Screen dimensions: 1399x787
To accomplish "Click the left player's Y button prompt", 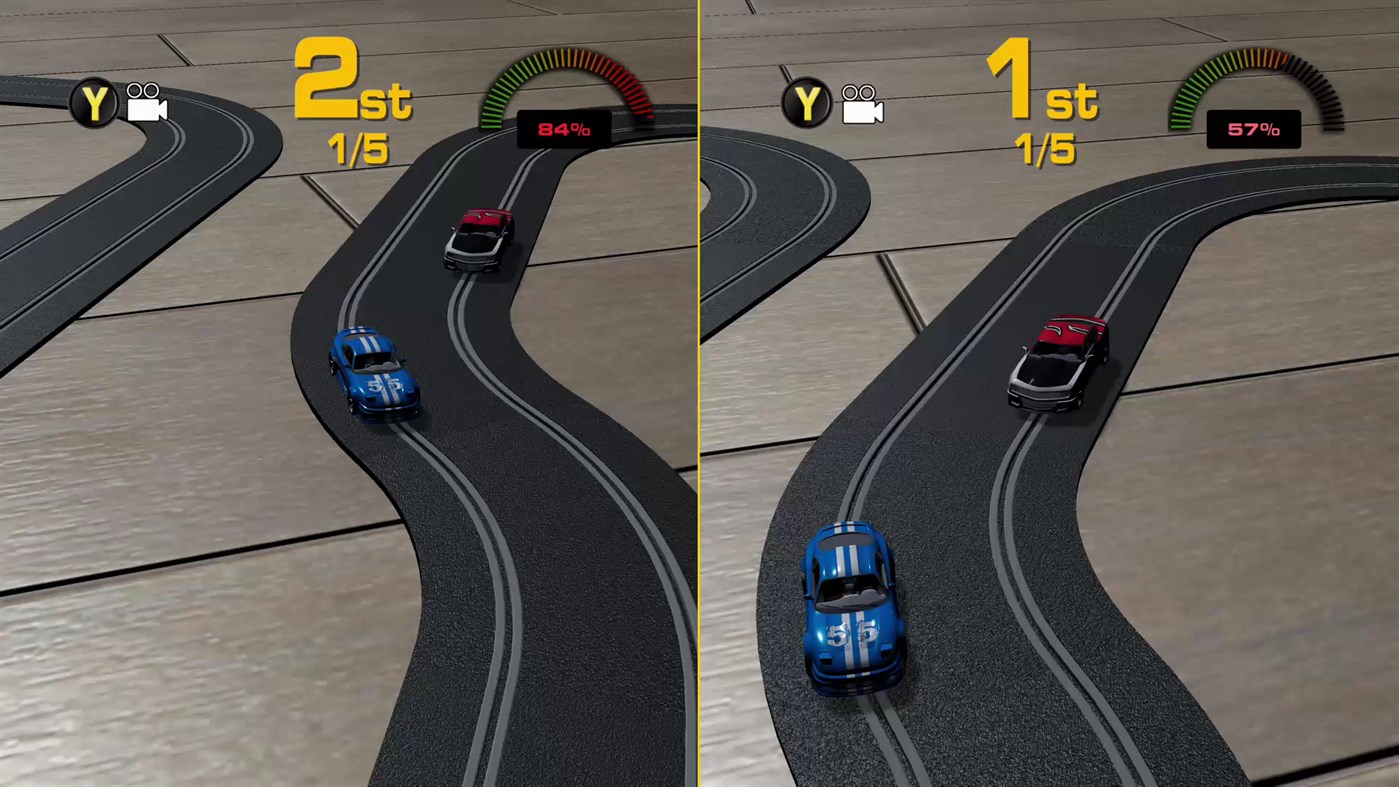I will point(95,103).
